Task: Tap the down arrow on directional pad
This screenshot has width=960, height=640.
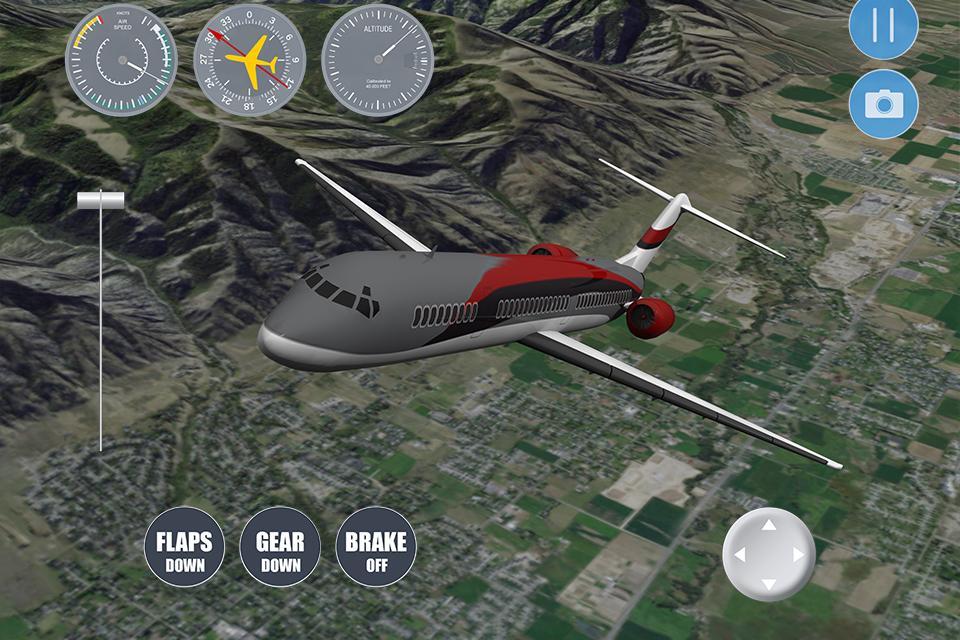Action: click(769, 585)
